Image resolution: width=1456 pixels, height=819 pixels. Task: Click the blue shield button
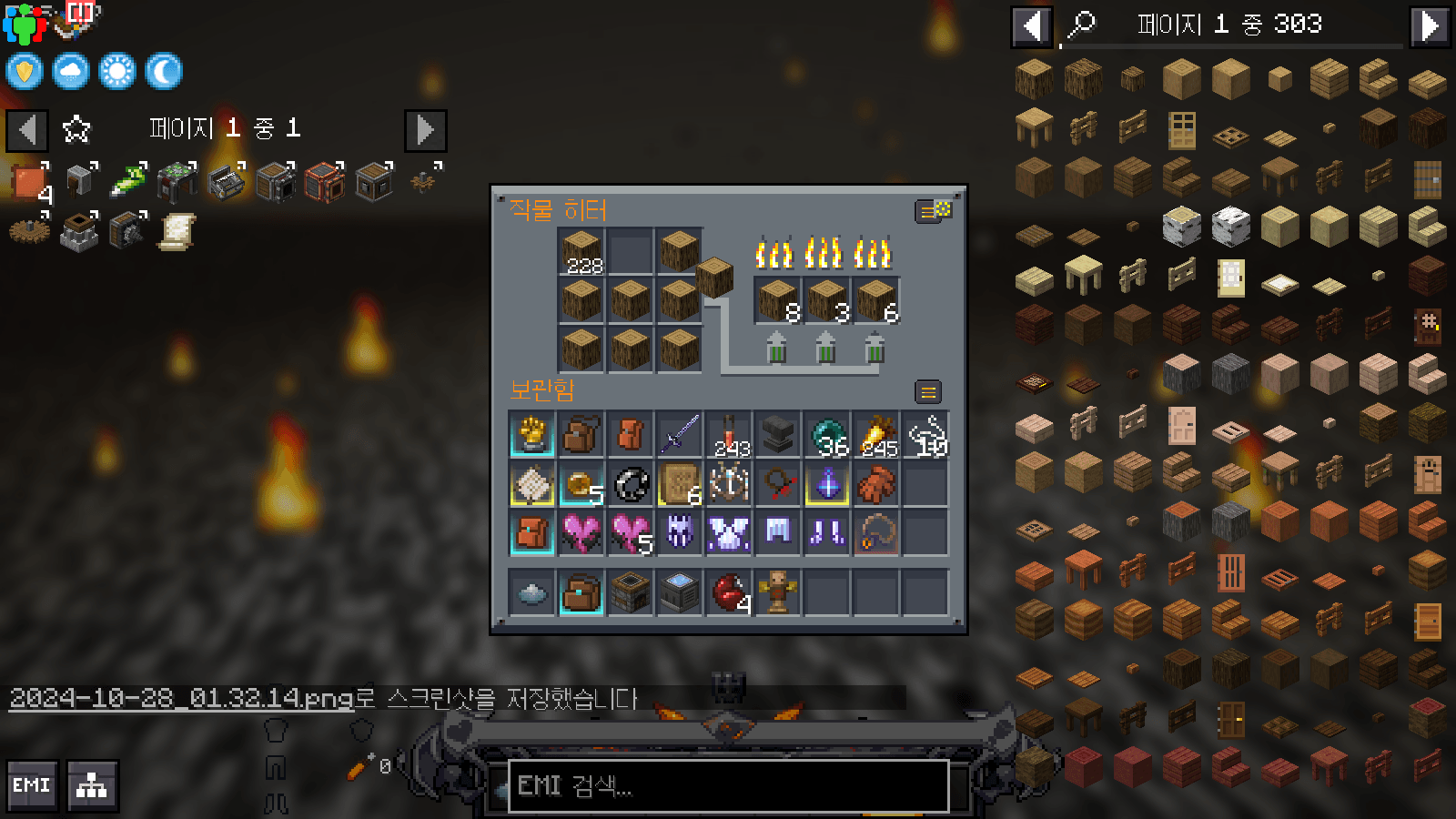pyautogui.click(x=25, y=71)
